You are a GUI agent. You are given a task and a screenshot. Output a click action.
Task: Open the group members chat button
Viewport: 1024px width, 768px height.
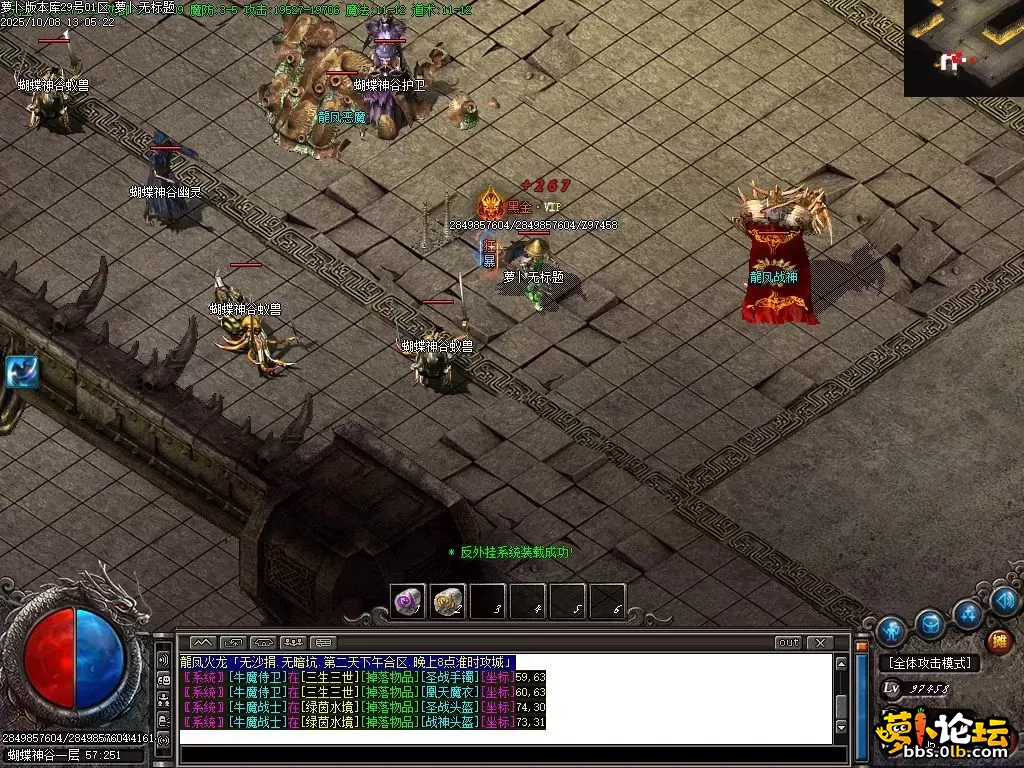tap(294, 642)
